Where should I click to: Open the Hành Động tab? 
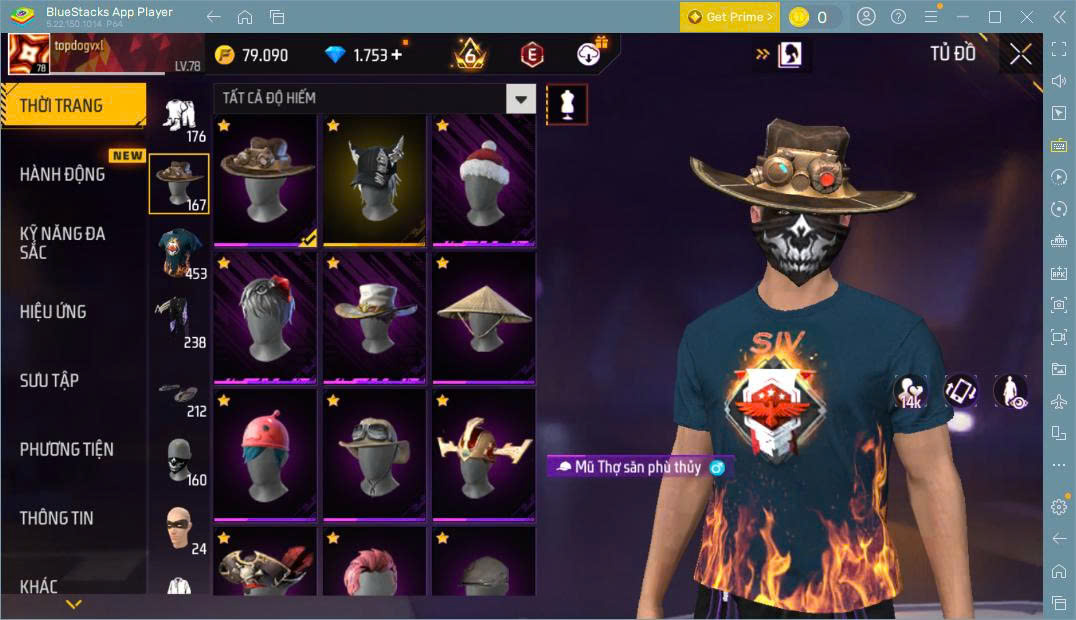[62, 174]
